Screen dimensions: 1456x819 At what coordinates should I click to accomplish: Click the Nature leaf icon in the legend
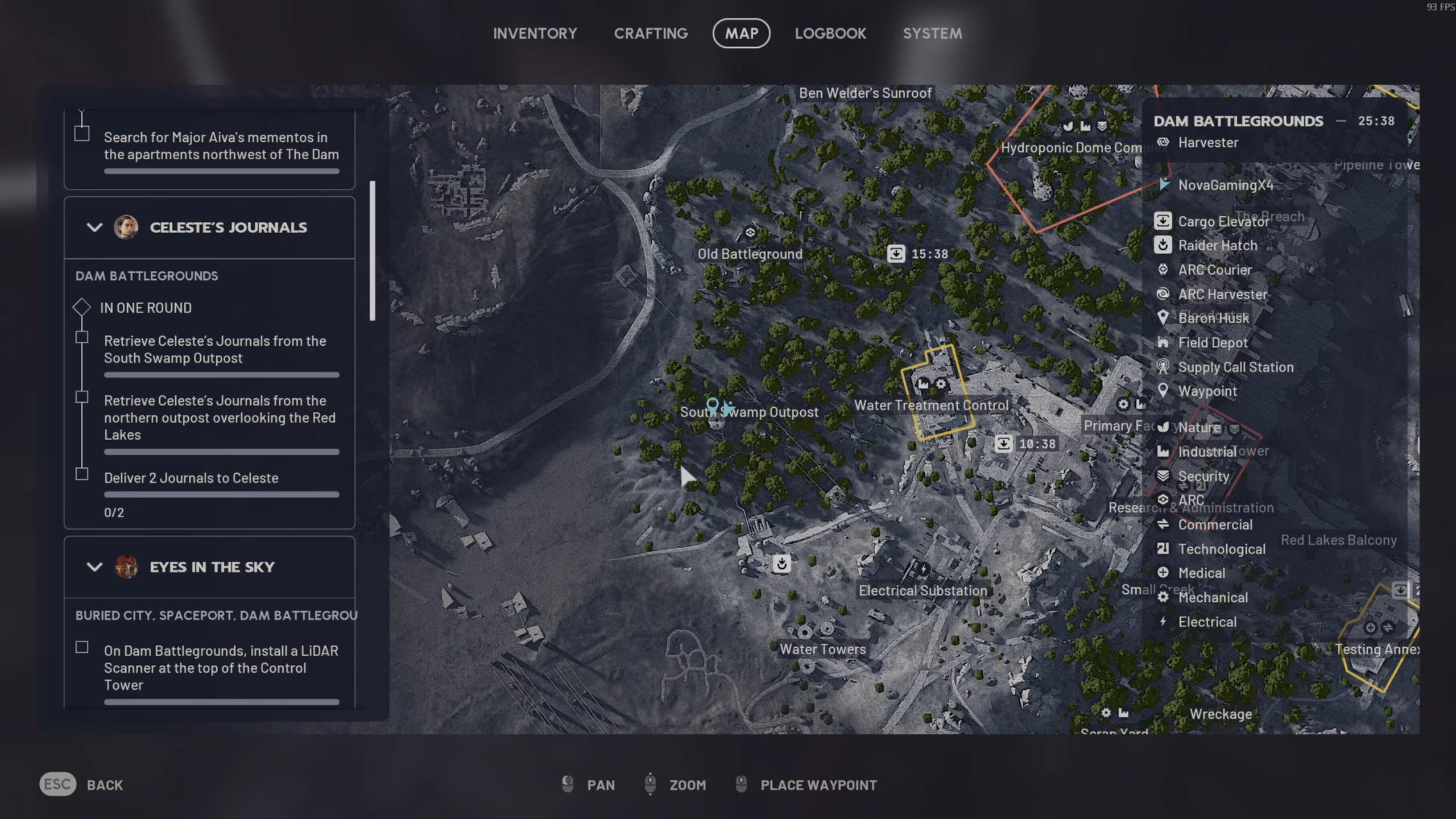tap(1164, 427)
